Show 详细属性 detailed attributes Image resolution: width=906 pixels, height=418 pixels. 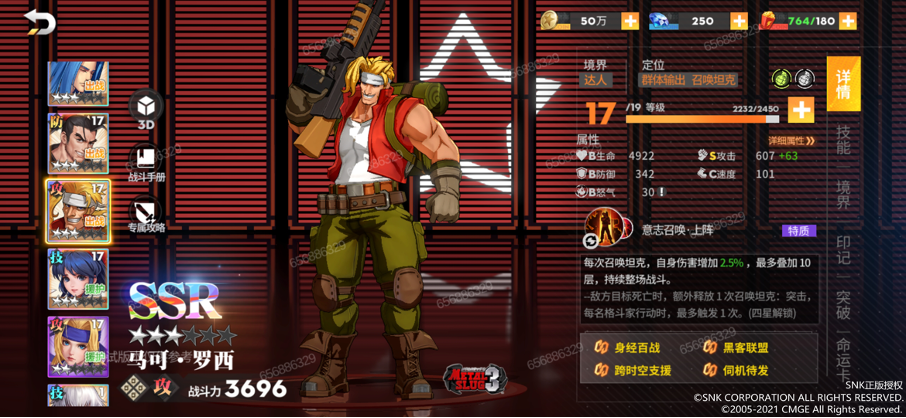point(791,141)
